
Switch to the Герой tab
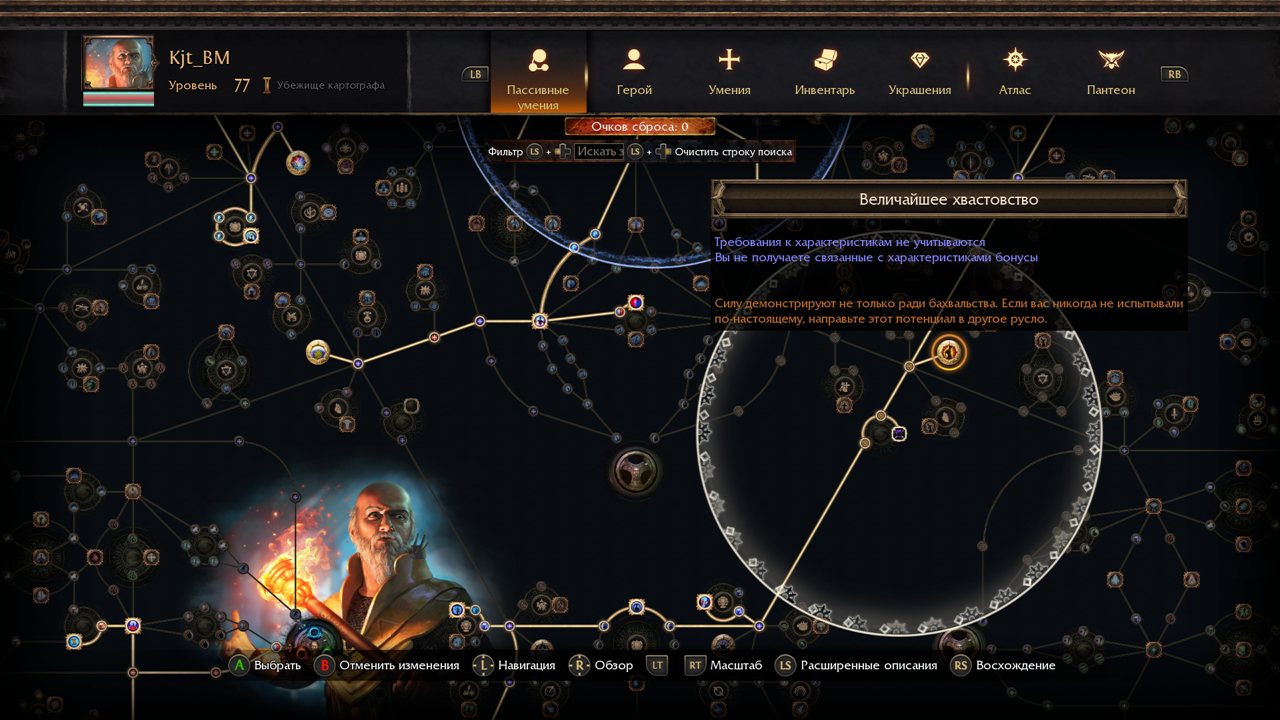point(634,72)
